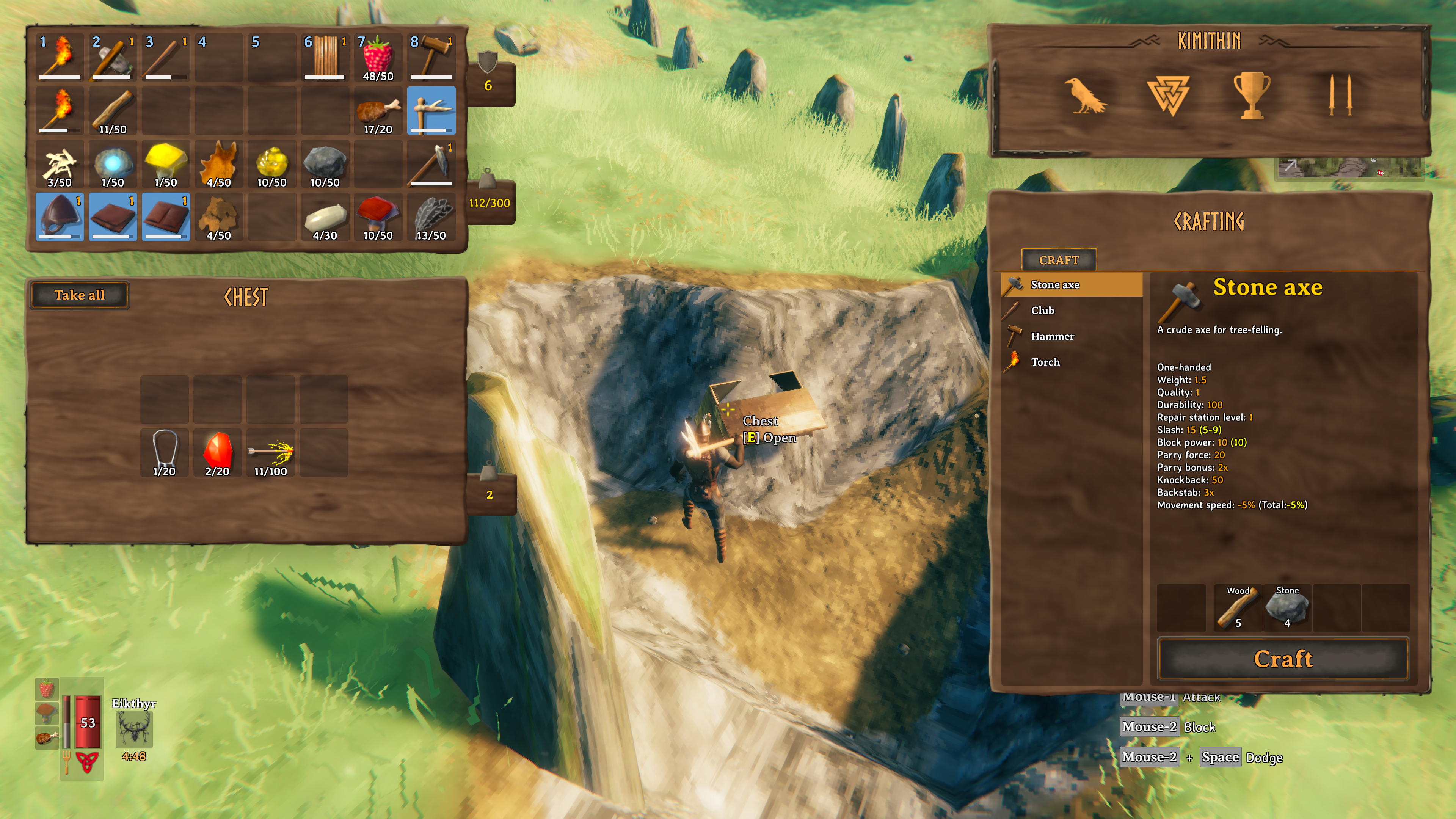Toggle the PvP crossed swords icon
Viewport: 1456px width, 819px height.
1340,96
